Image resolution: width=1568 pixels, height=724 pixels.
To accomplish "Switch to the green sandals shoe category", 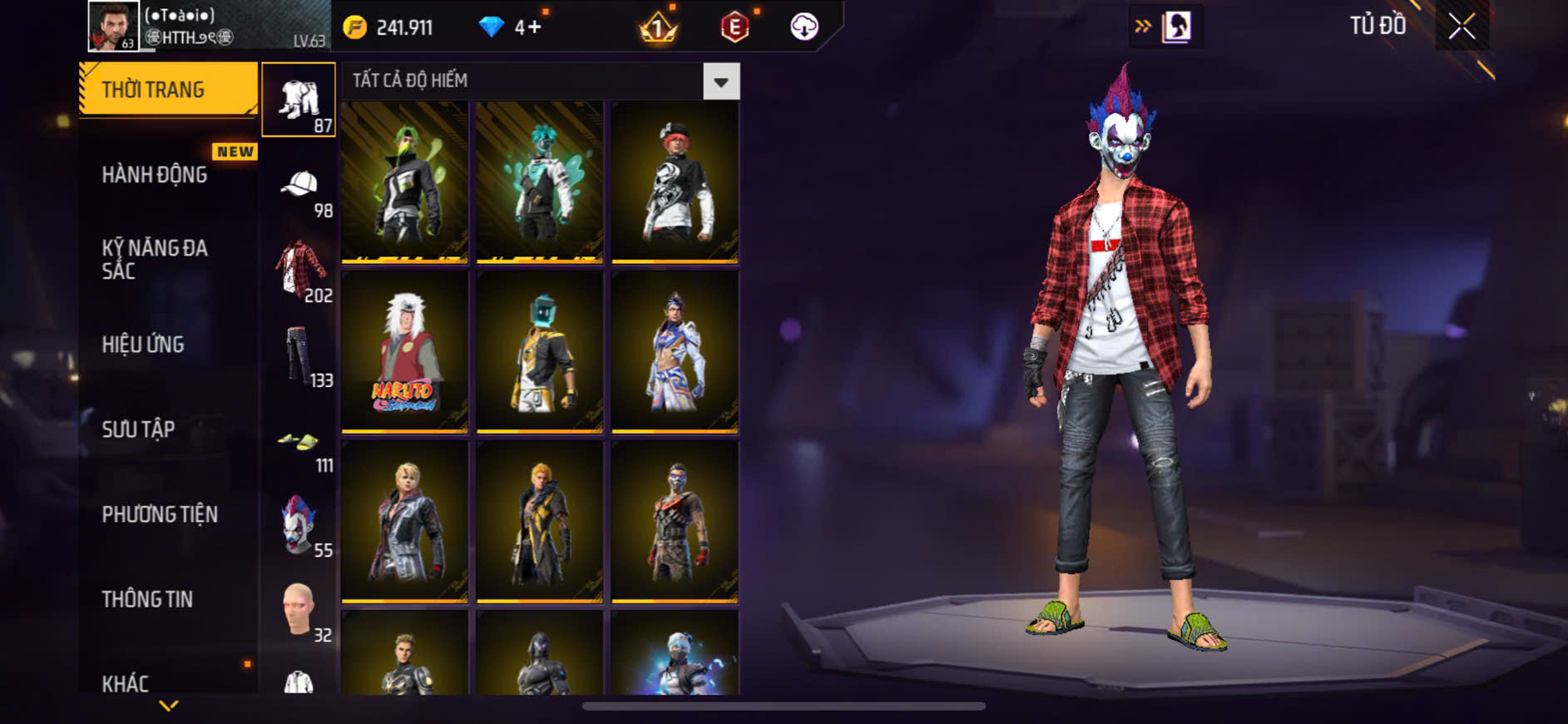I will [299, 441].
